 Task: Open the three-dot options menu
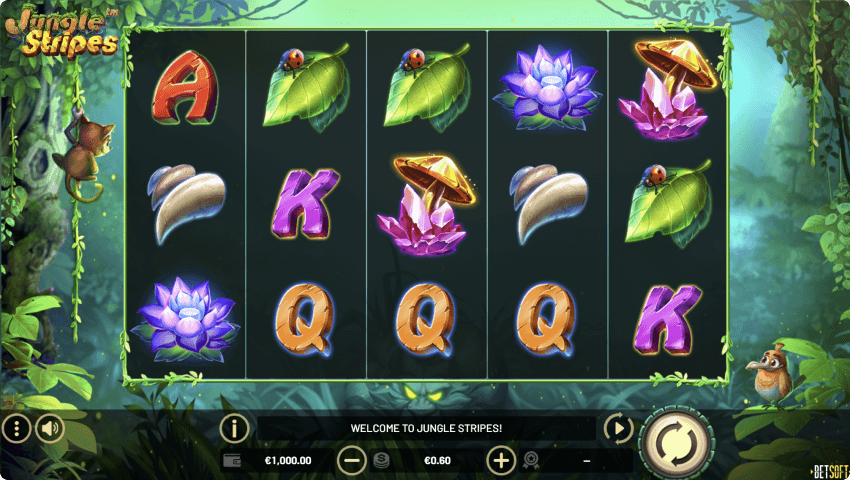pos(16,430)
